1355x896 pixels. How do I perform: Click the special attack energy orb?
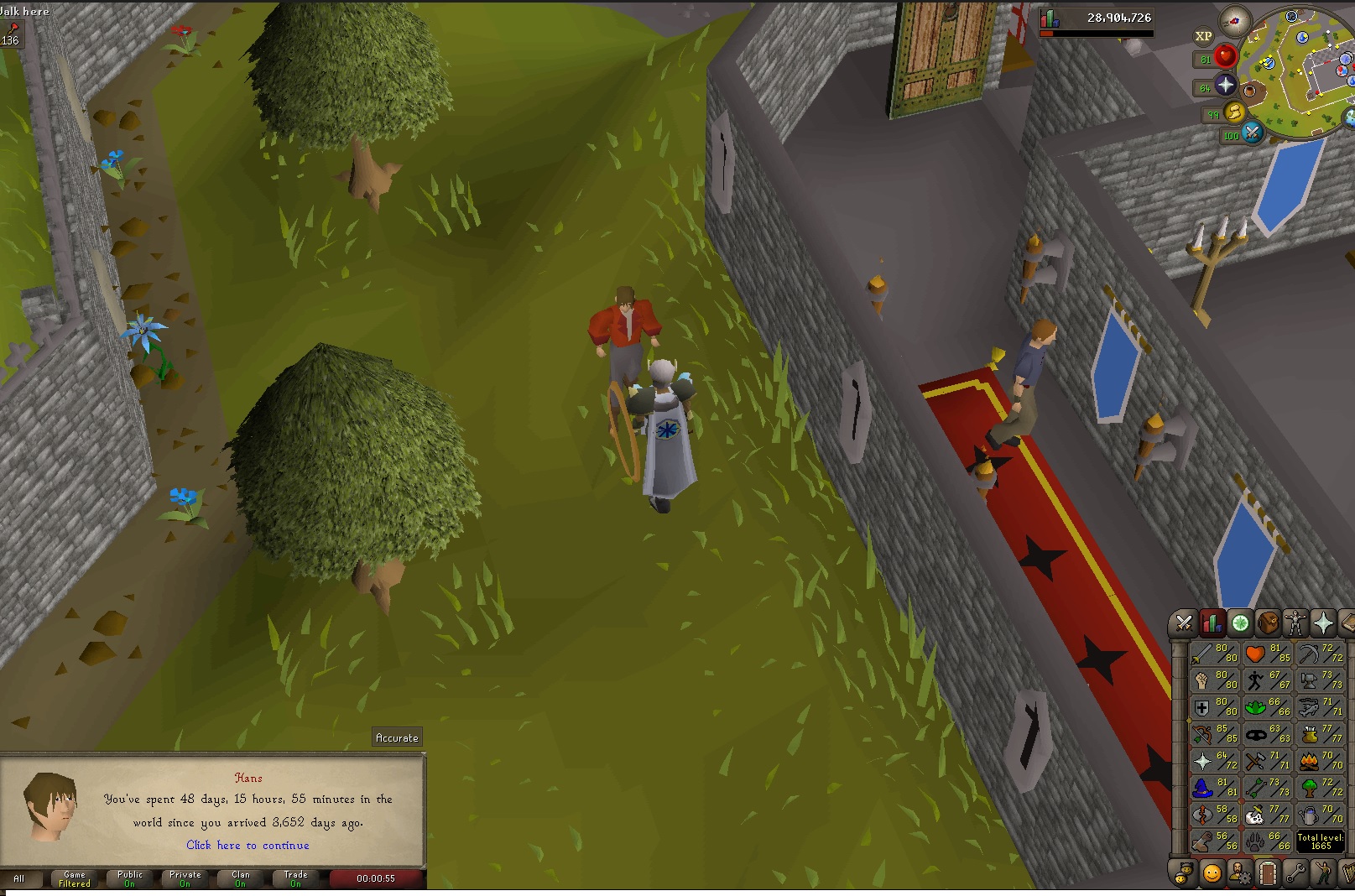click(1253, 133)
